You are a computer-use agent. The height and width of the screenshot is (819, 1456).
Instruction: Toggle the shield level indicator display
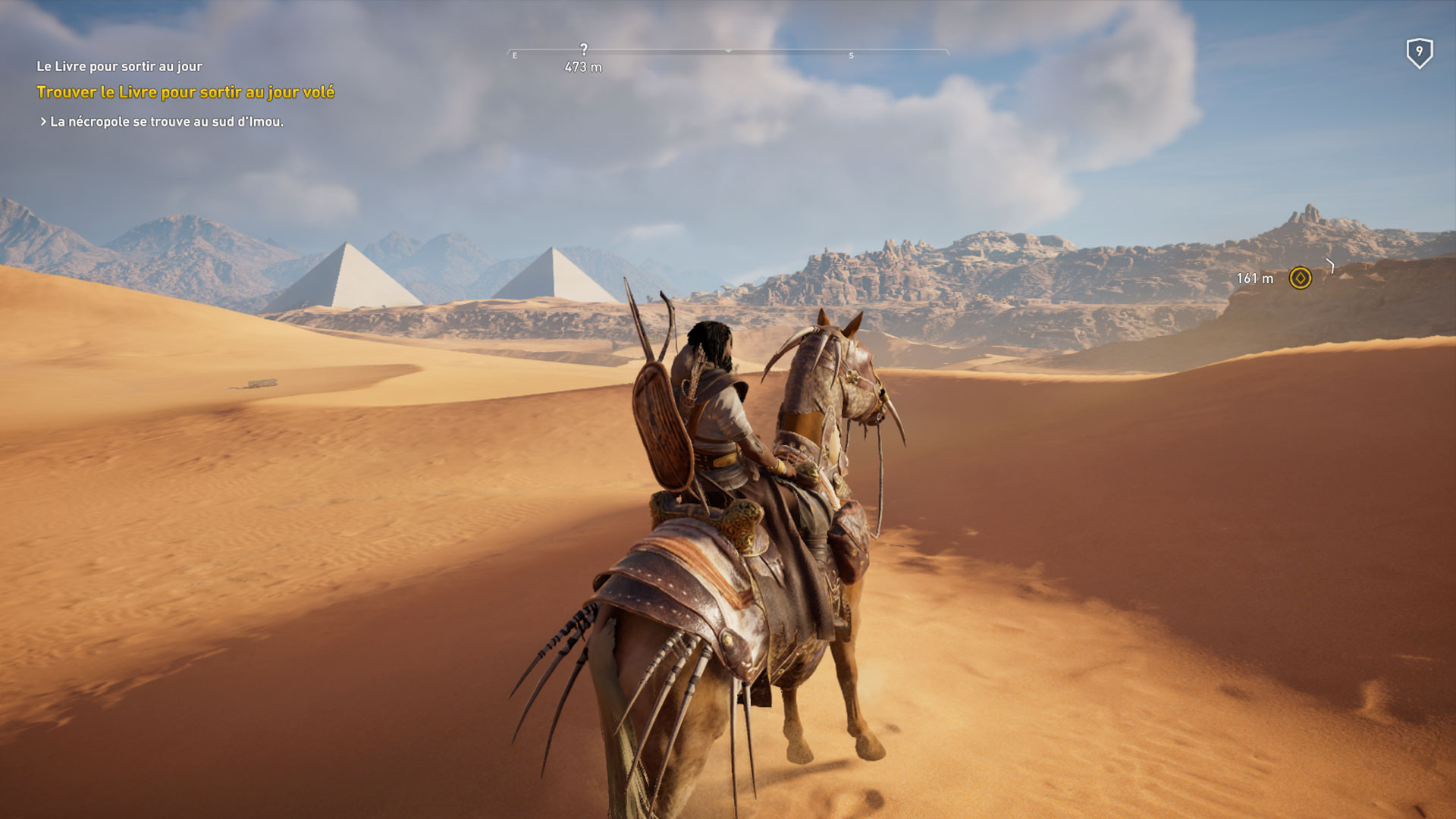click(1420, 52)
